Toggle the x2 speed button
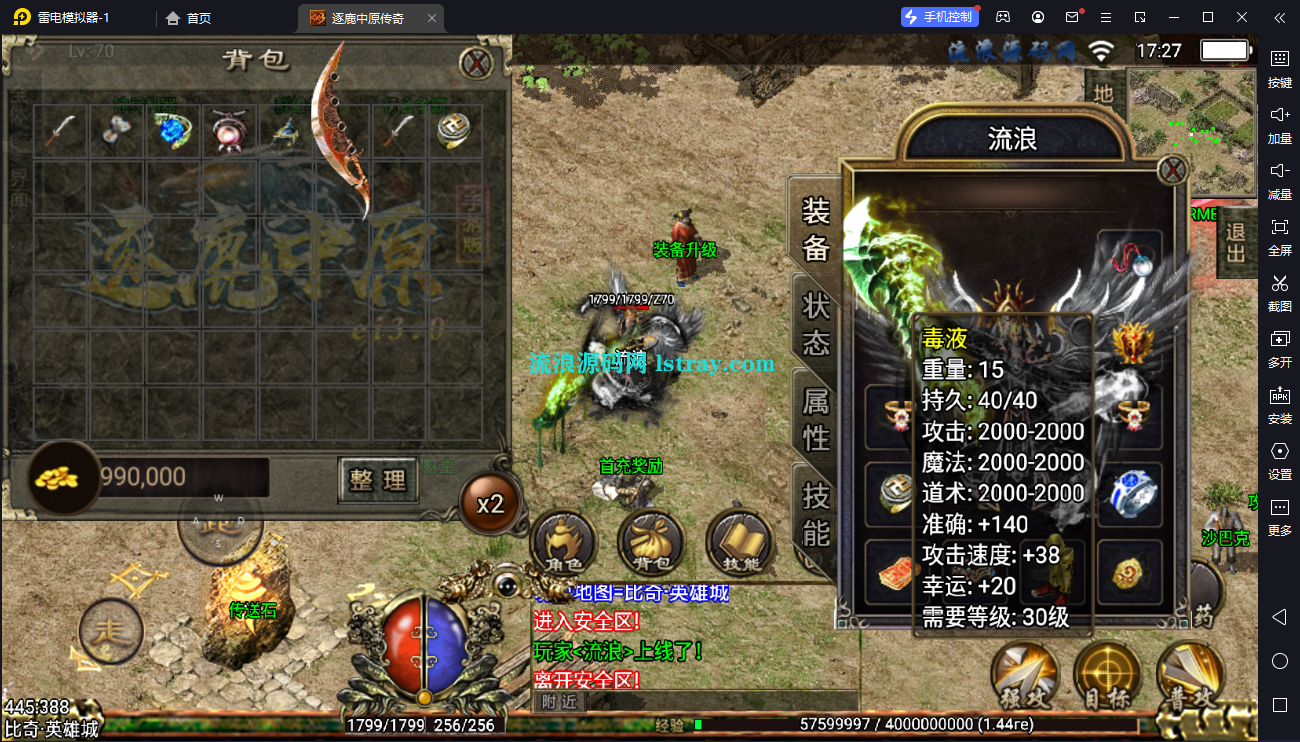1300x742 pixels. pos(490,504)
